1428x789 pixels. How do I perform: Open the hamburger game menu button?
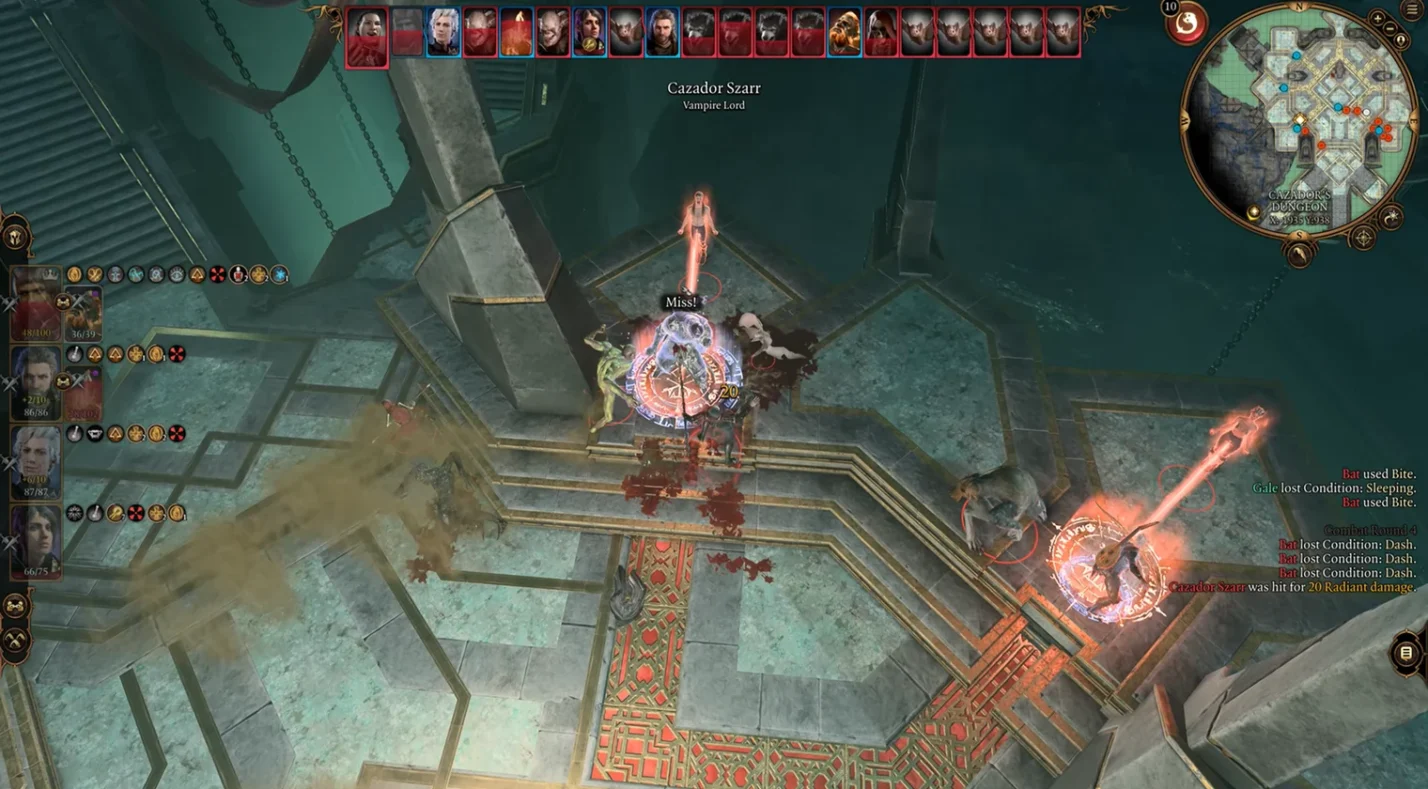[1413, 9]
